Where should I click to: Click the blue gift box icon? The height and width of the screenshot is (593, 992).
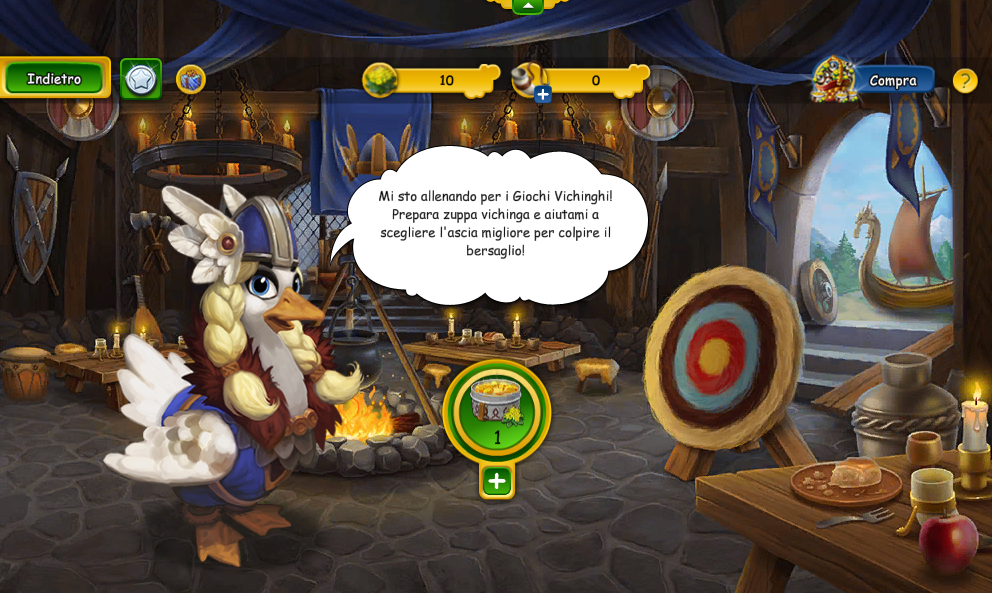click(x=190, y=79)
